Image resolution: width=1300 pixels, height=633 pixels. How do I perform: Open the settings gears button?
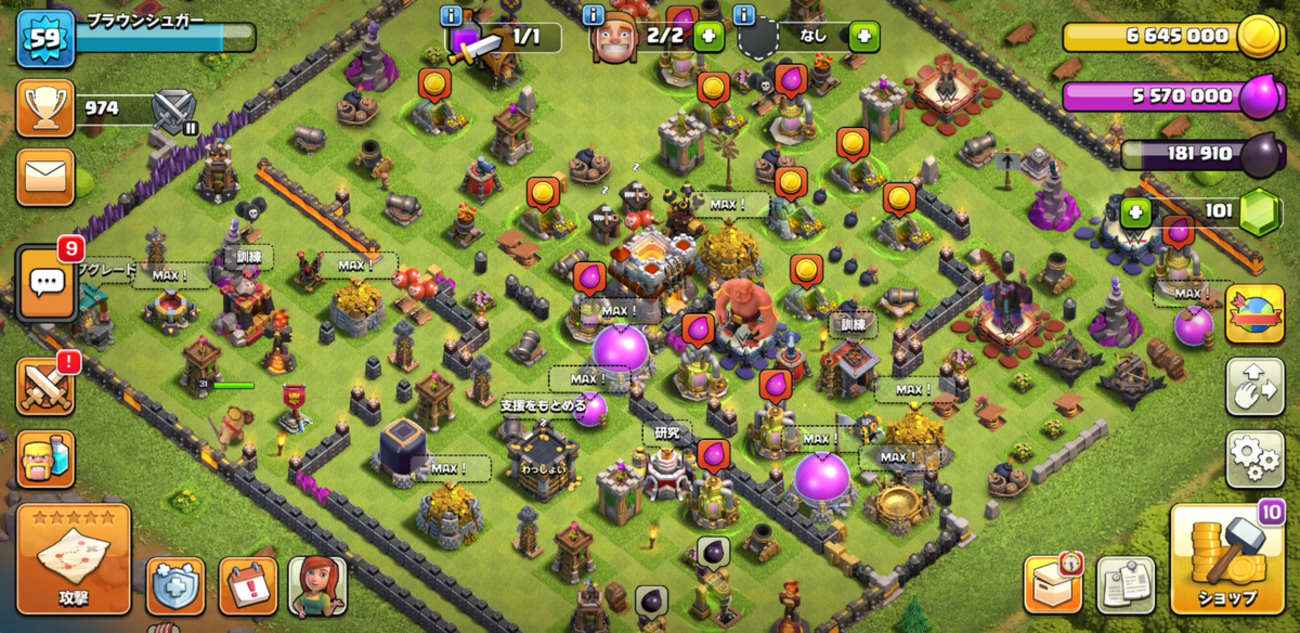pos(1254,458)
